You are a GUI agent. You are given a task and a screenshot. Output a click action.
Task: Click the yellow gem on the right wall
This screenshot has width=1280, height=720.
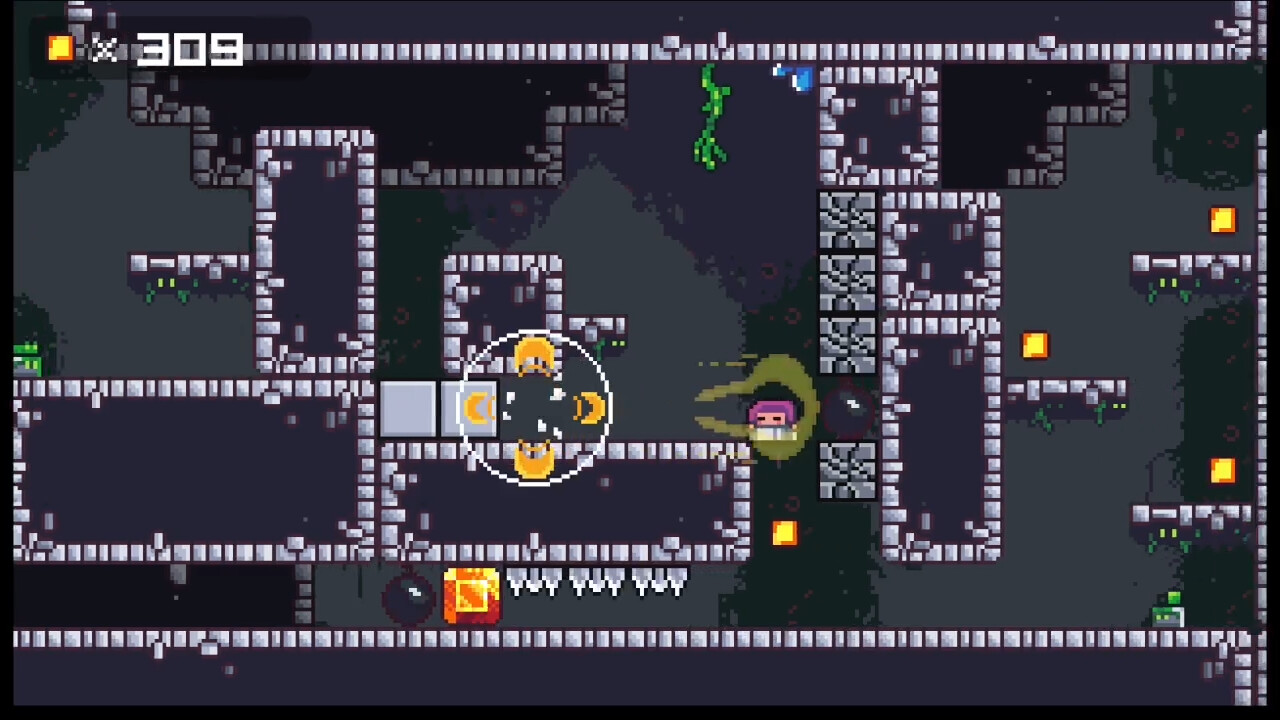point(1224,219)
